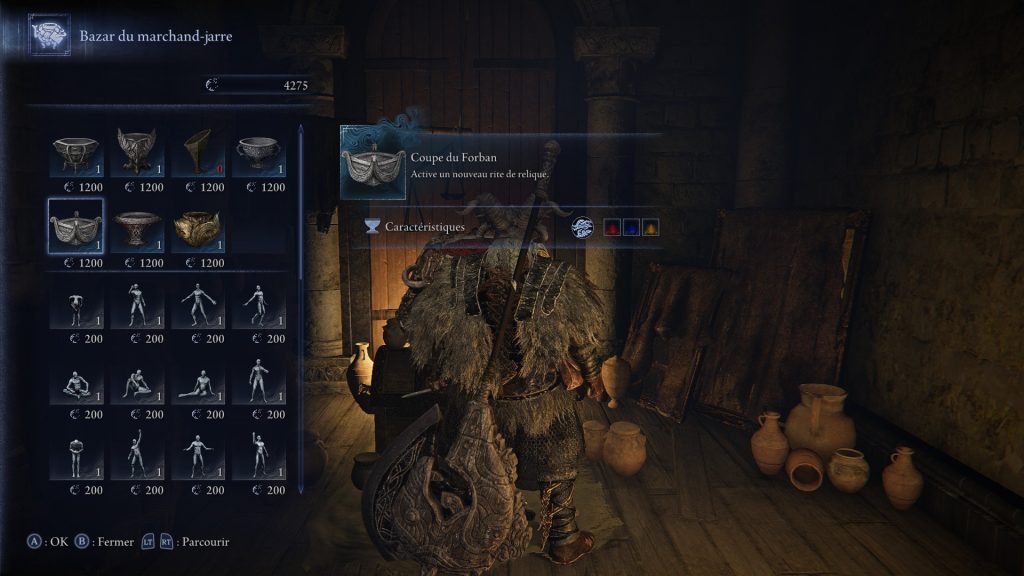Select the golden ornate chalice
The width and height of the screenshot is (1024, 576).
(198, 227)
